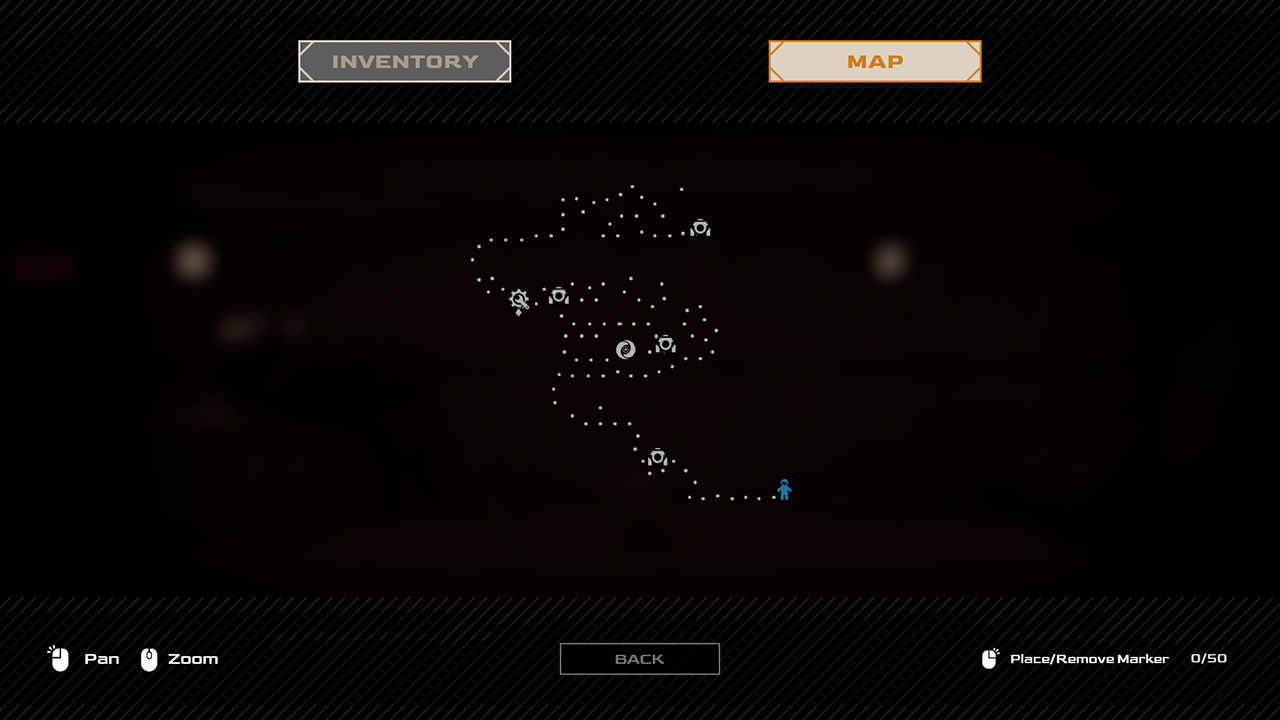Click the blue player position figure
The height and width of the screenshot is (720, 1280).
pos(784,488)
